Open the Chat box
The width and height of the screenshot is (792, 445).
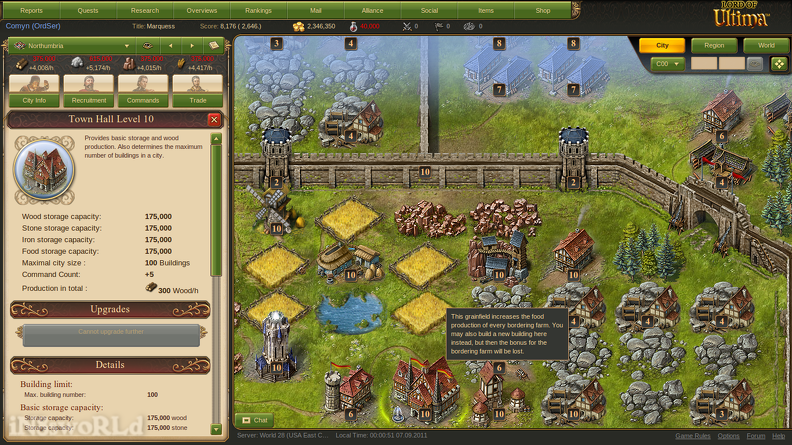click(x=255, y=421)
